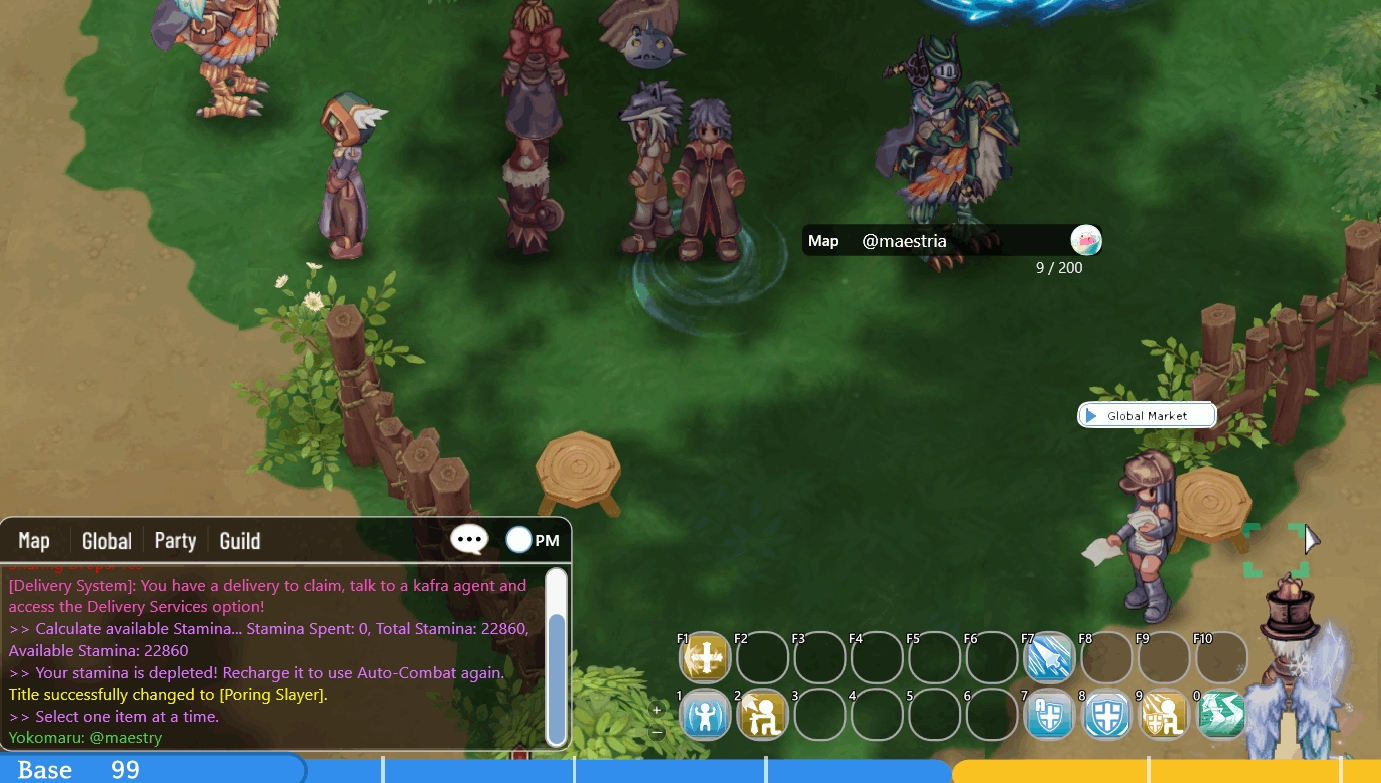Click the speech bubble chat icon
The width and height of the screenshot is (1381, 783).
point(469,540)
